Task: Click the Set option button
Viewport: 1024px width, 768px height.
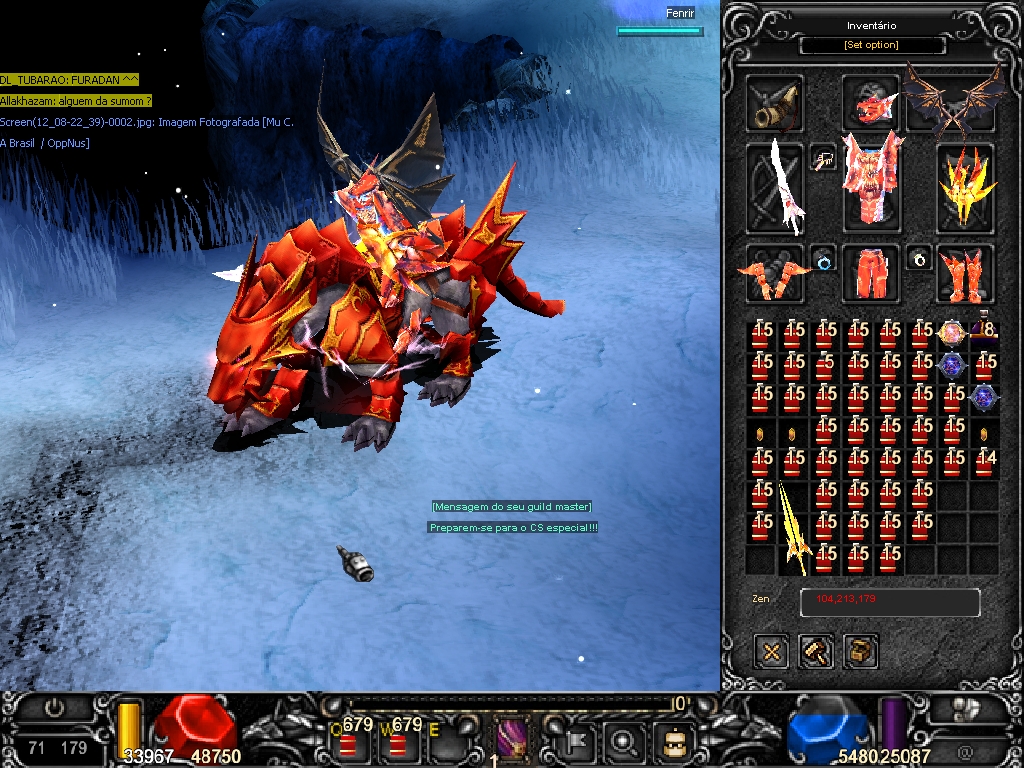Action: pos(872,45)
